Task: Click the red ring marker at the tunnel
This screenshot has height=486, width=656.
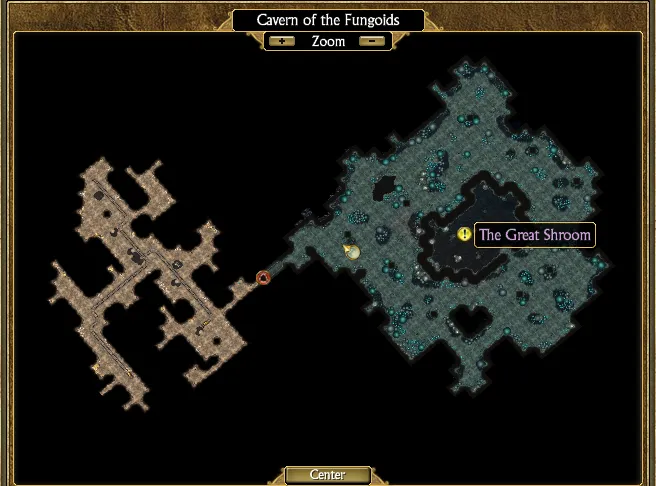Action: point(263,277)
